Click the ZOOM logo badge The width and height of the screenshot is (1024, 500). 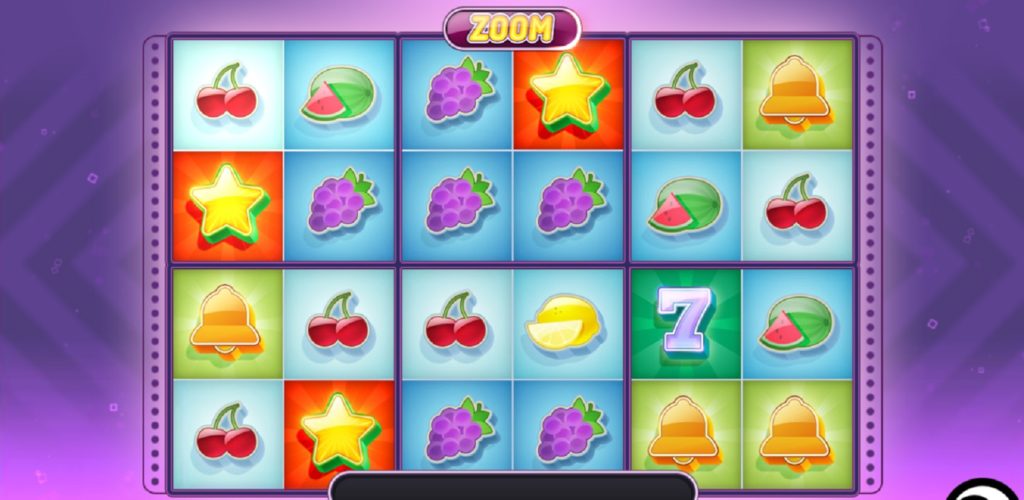(512, 28)
